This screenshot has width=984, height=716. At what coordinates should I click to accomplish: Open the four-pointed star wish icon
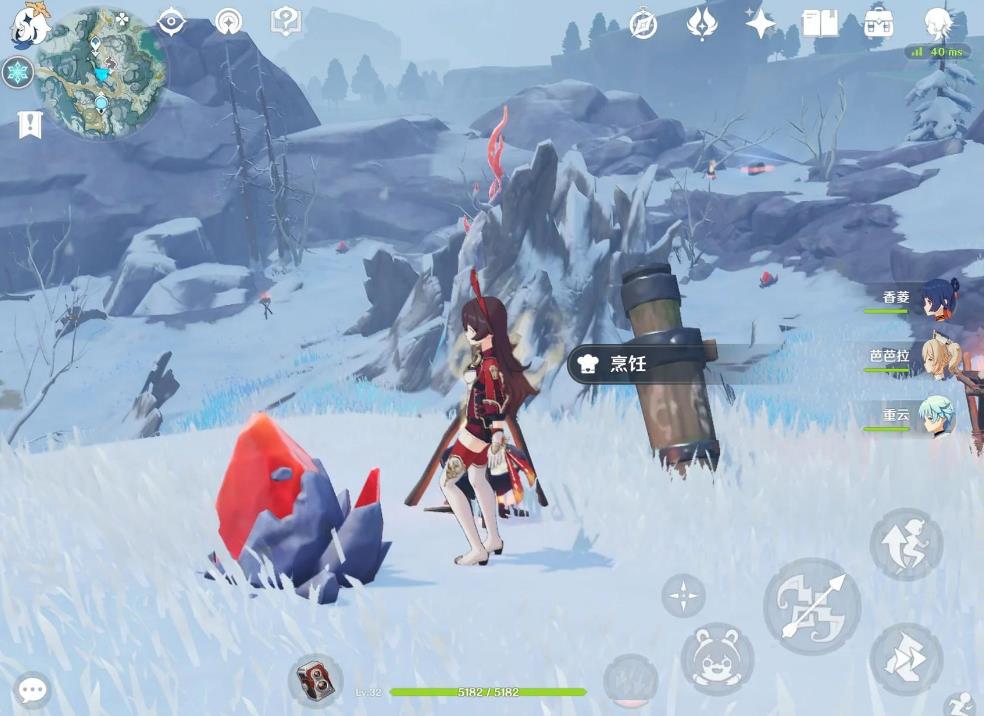(760, 23)
